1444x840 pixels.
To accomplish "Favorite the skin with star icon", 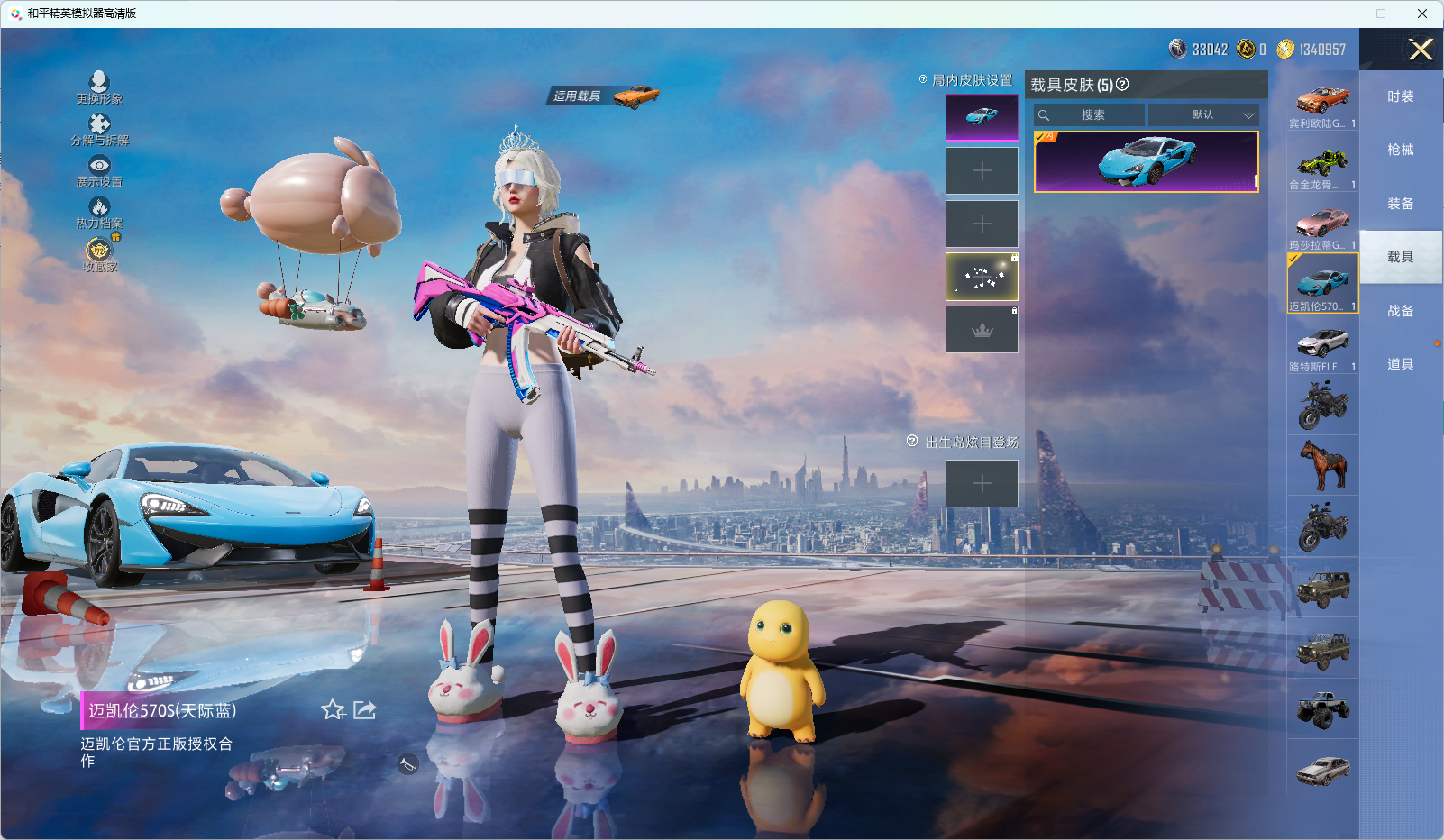I will point(334,710).
